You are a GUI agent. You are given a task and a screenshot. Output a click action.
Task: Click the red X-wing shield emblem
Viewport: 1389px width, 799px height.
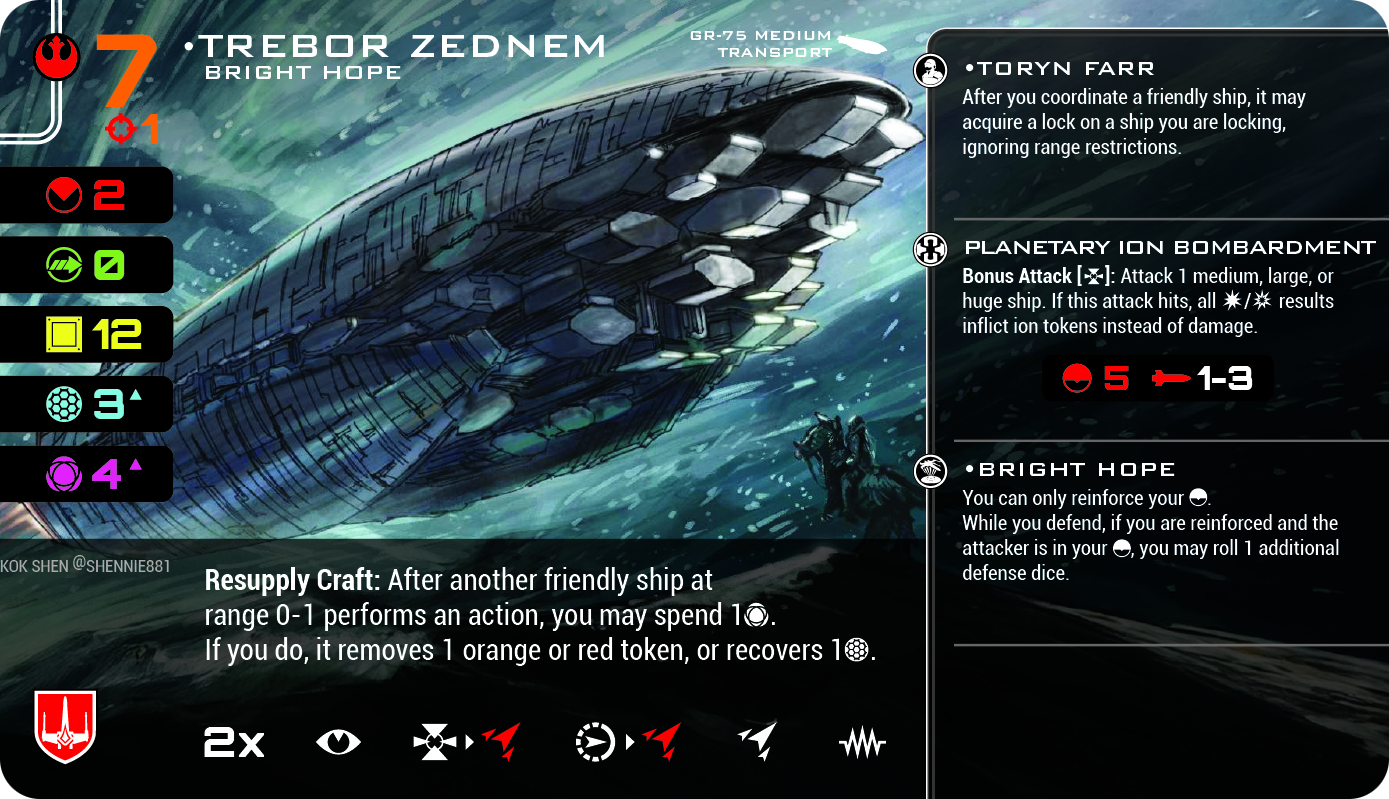(65, 726)
